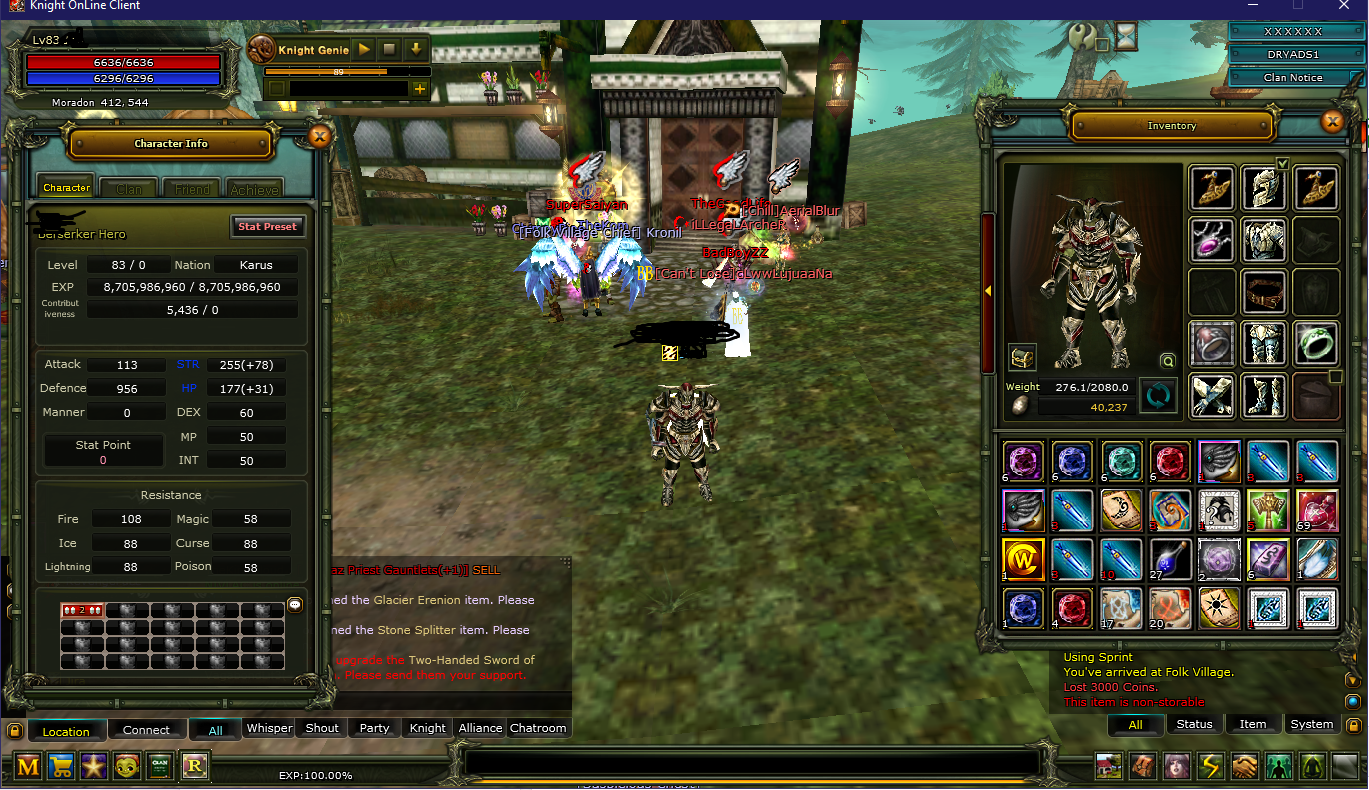This screenshot has width=1369, height=790.
Task: Select the Whisper chat tab
Action: (268, 728)
